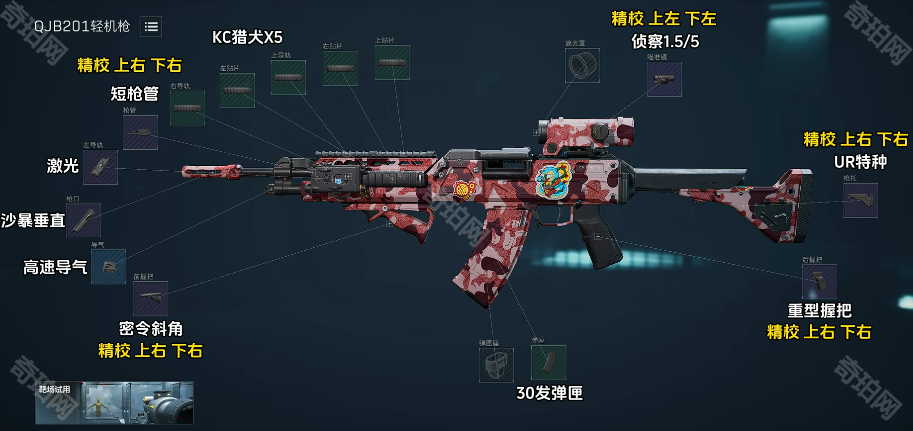Viewport: 913px width, 431px height.
Task: Select the 激光 laser slot on the left rail
Action: point(100,167)
